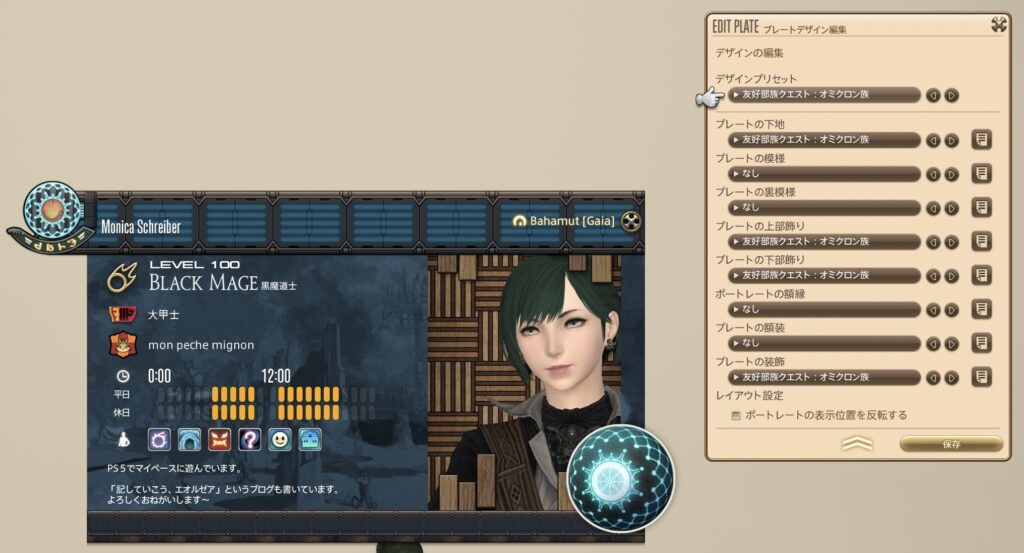The height and width of the screenshot is (553, 1024).
Task: Choose next プレートの上部飾り with right arrow
Action: pos(951,242)
